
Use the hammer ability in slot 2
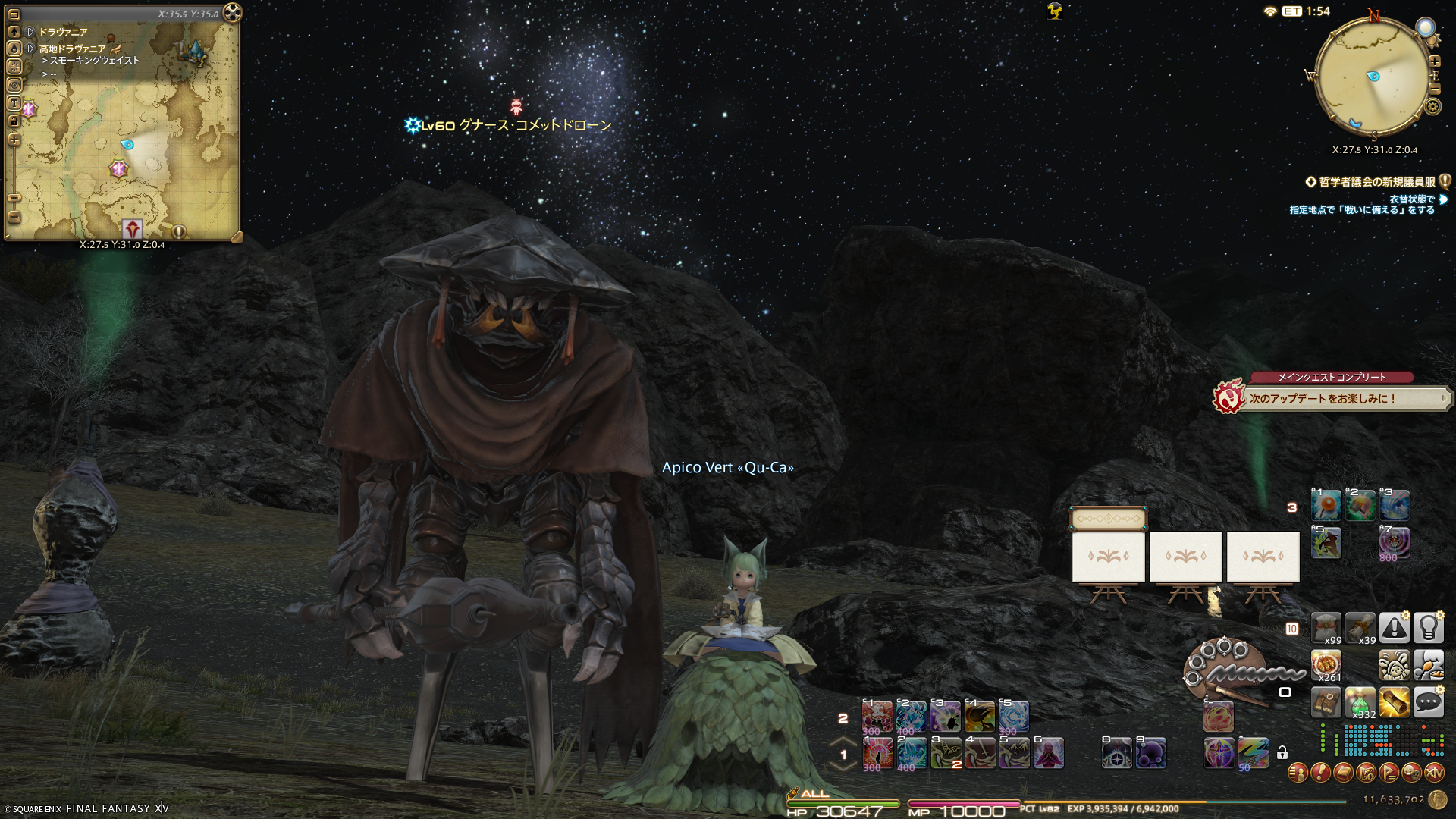[x=1360, y=504]
